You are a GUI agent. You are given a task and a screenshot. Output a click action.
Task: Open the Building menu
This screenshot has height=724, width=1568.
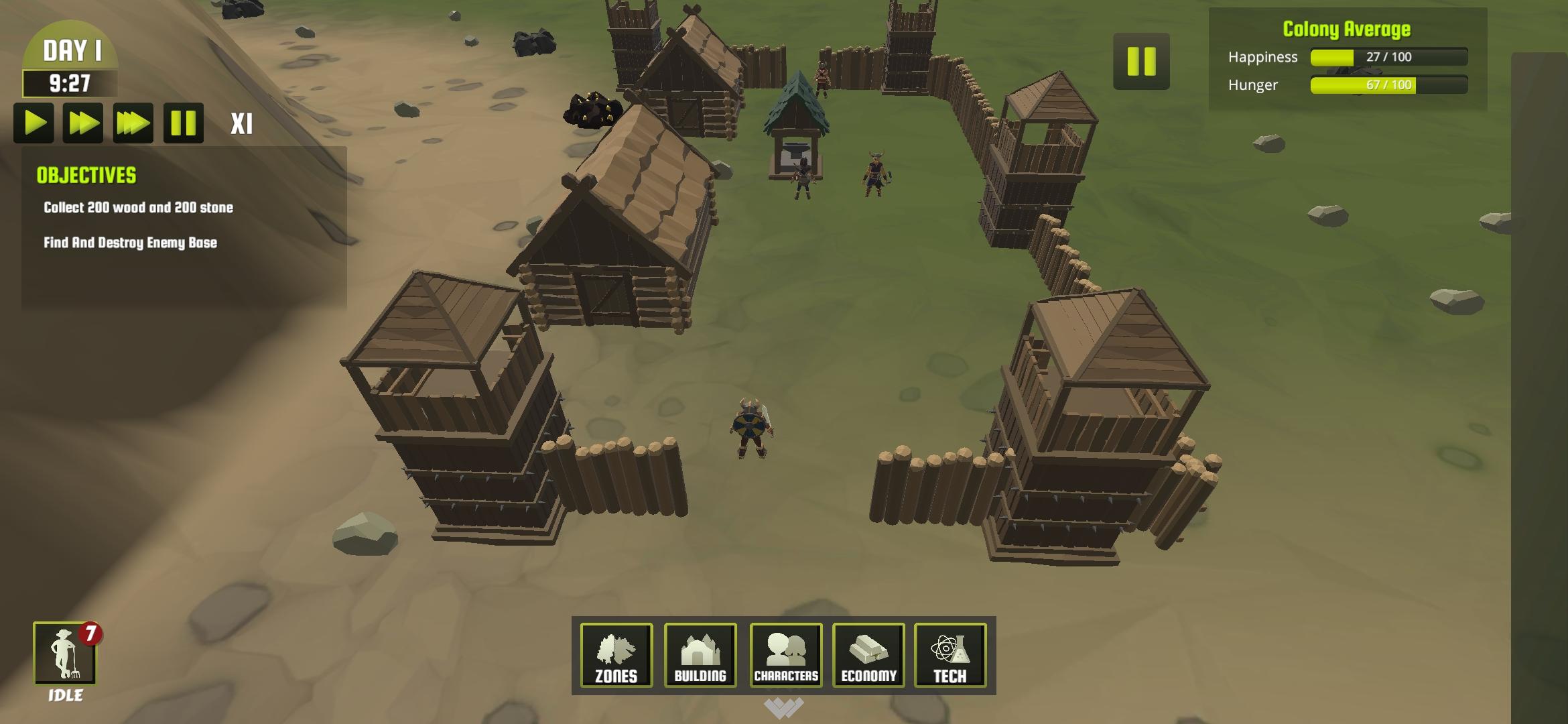700,656
